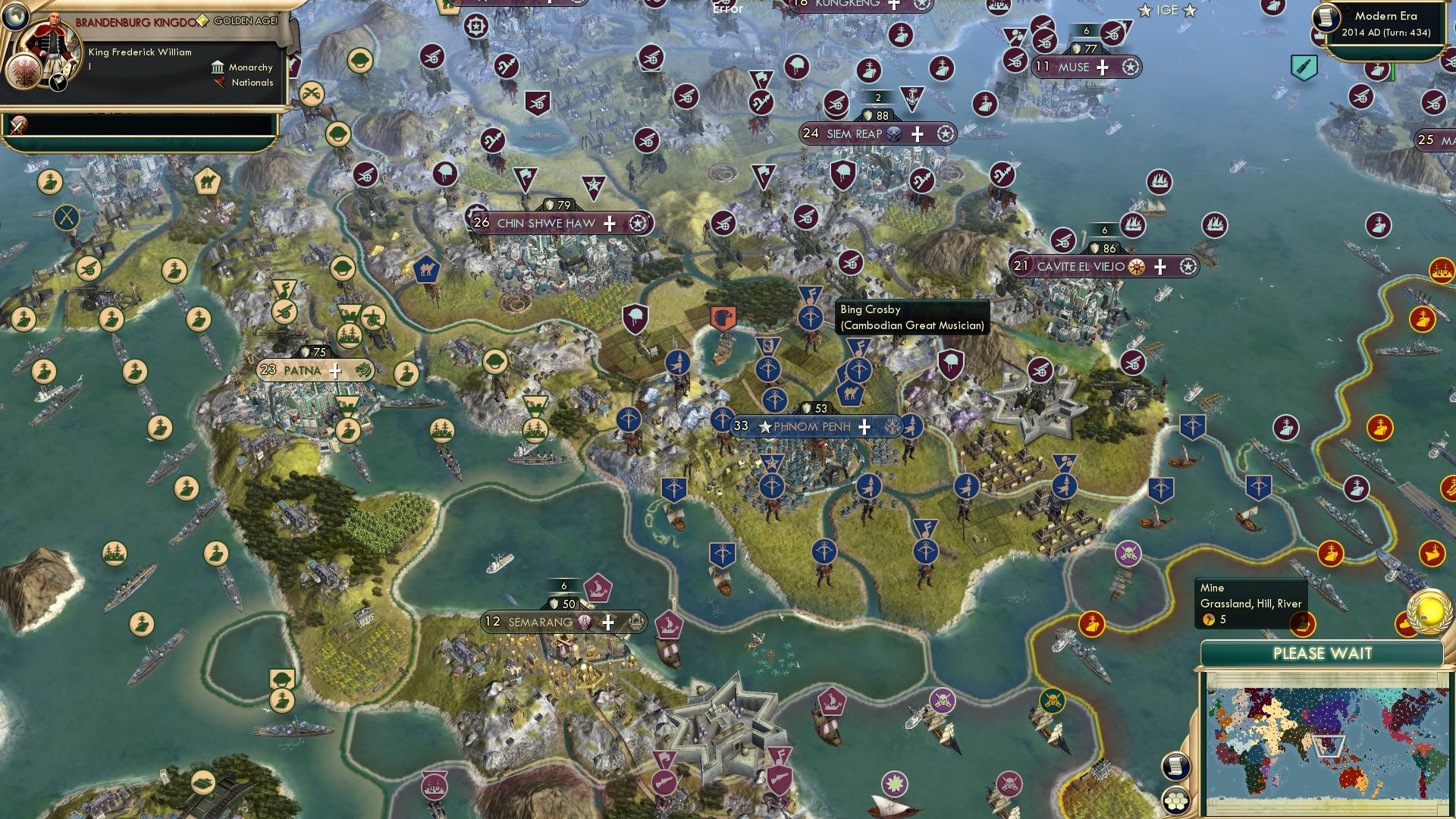Click the Monarchy government building icon
1456x819 pixels.
[218, 67]
